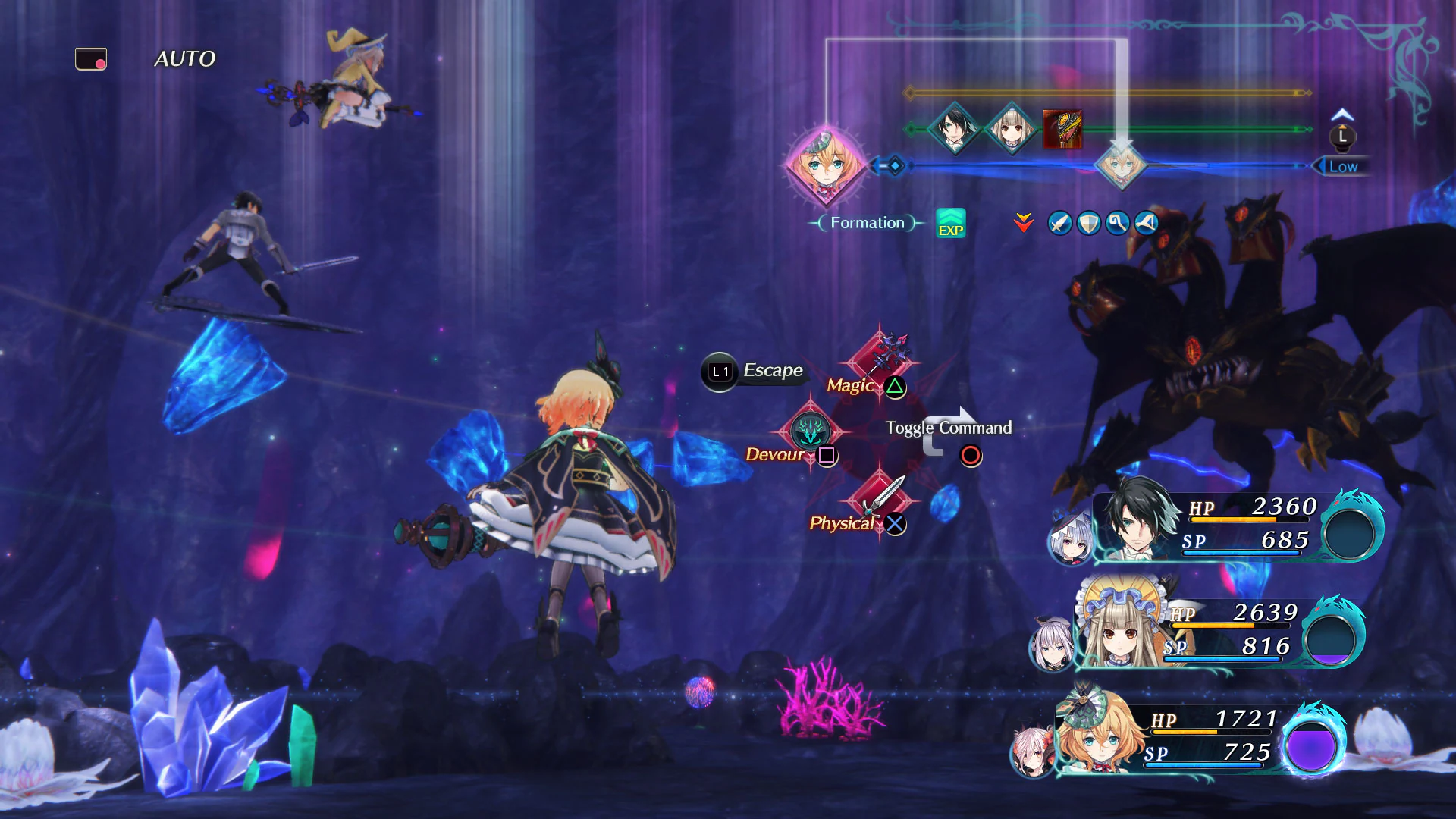This screenshot has width=1456, height=819.
Task: Click the witch hat stance icon
Action: click(x=1145, y=223)
